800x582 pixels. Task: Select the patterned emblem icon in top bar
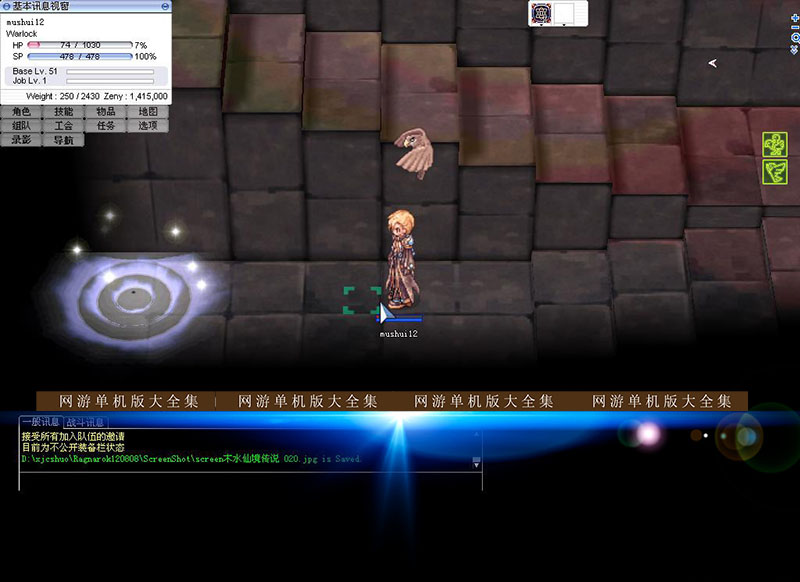(x=542, y=13)
